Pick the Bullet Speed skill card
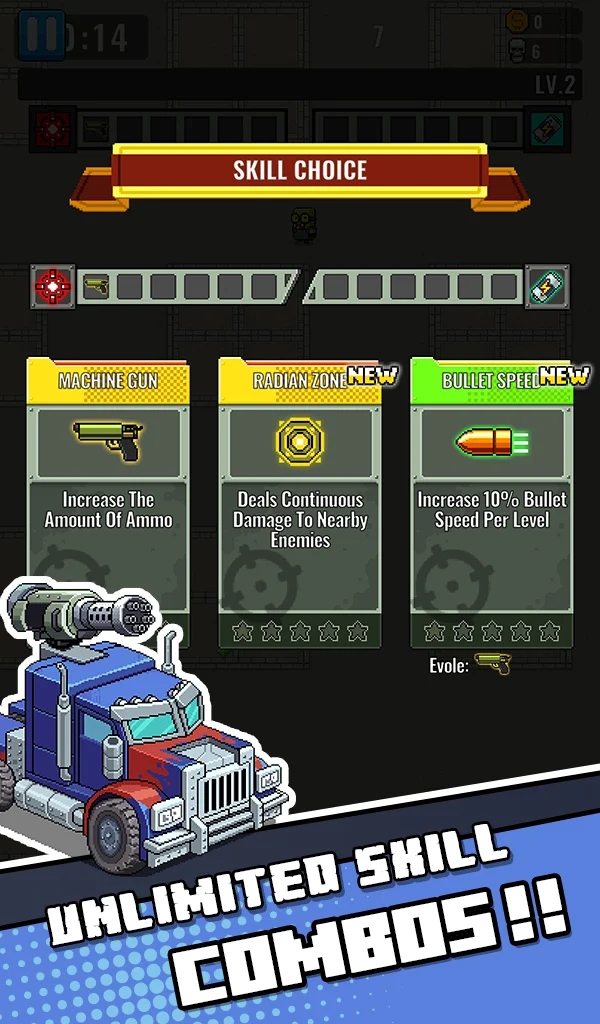The width and height of the screenshot is (600, 1024). point(492,500)
